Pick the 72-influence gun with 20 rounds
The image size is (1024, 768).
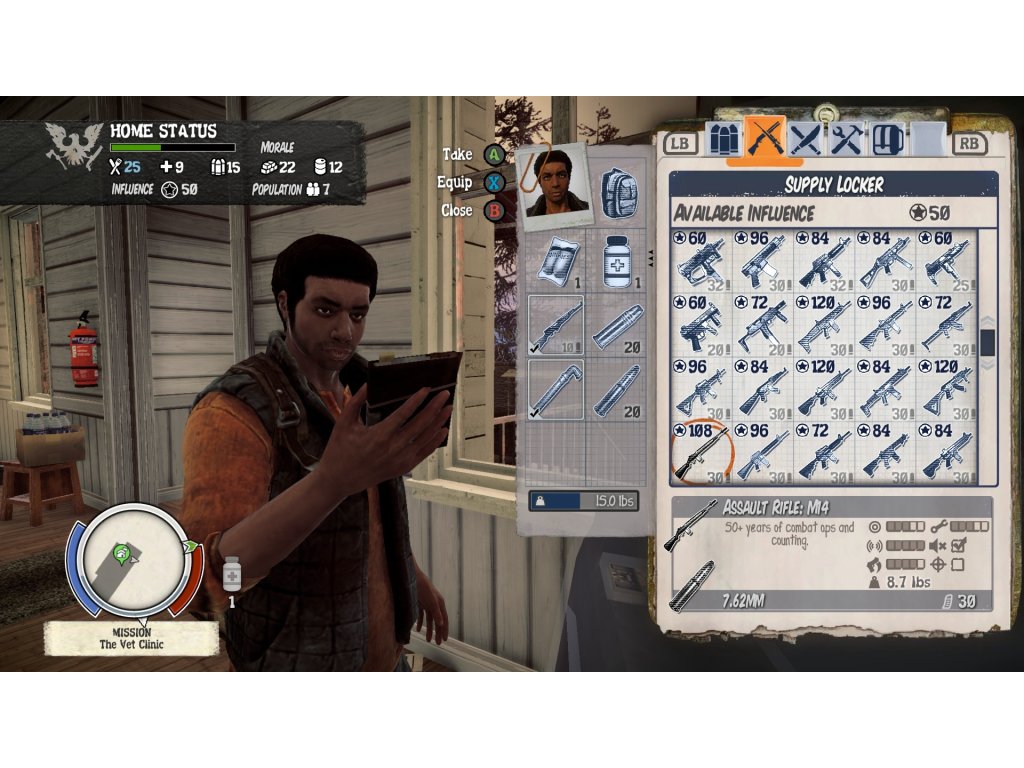762,323
